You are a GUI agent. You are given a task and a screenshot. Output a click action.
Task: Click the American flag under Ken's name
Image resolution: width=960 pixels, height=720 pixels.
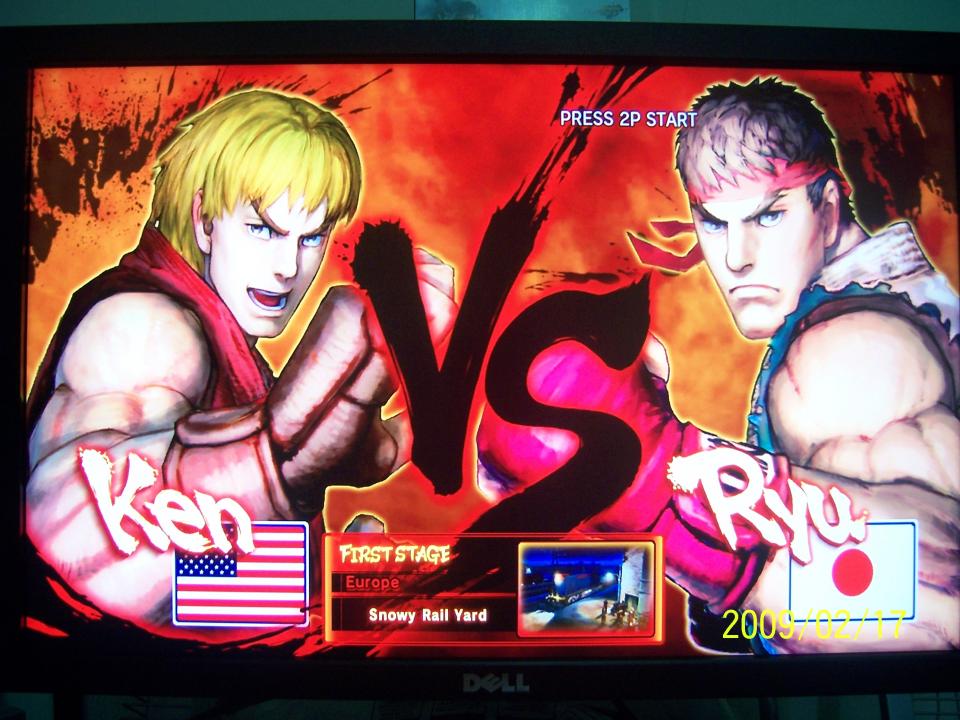(240, 573)
